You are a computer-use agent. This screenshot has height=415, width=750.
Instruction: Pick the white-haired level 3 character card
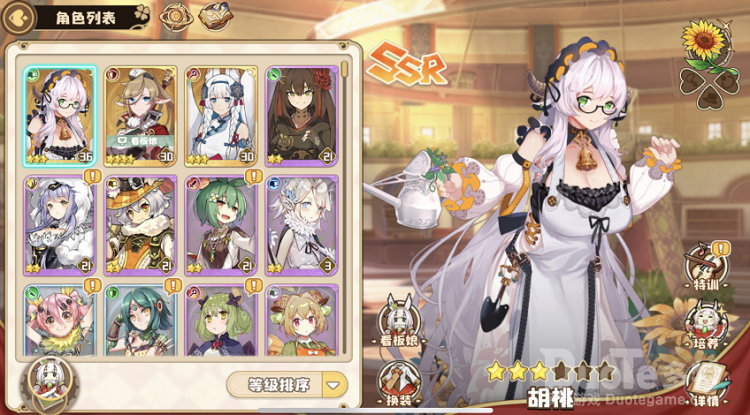coord(301,225)
